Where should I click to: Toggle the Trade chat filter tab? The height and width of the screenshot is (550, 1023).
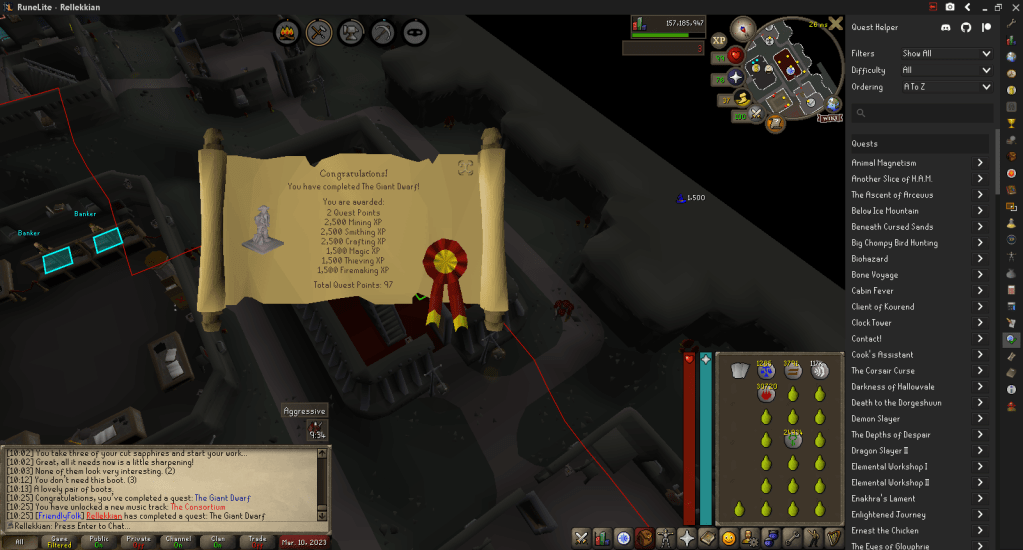pos(259,541)
